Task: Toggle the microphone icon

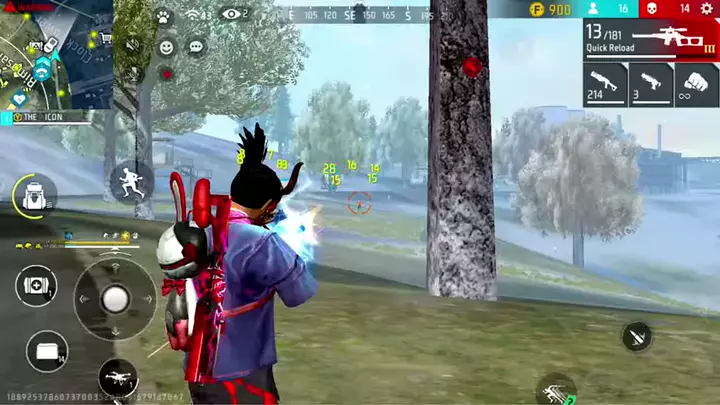Action: coord(133,72)
